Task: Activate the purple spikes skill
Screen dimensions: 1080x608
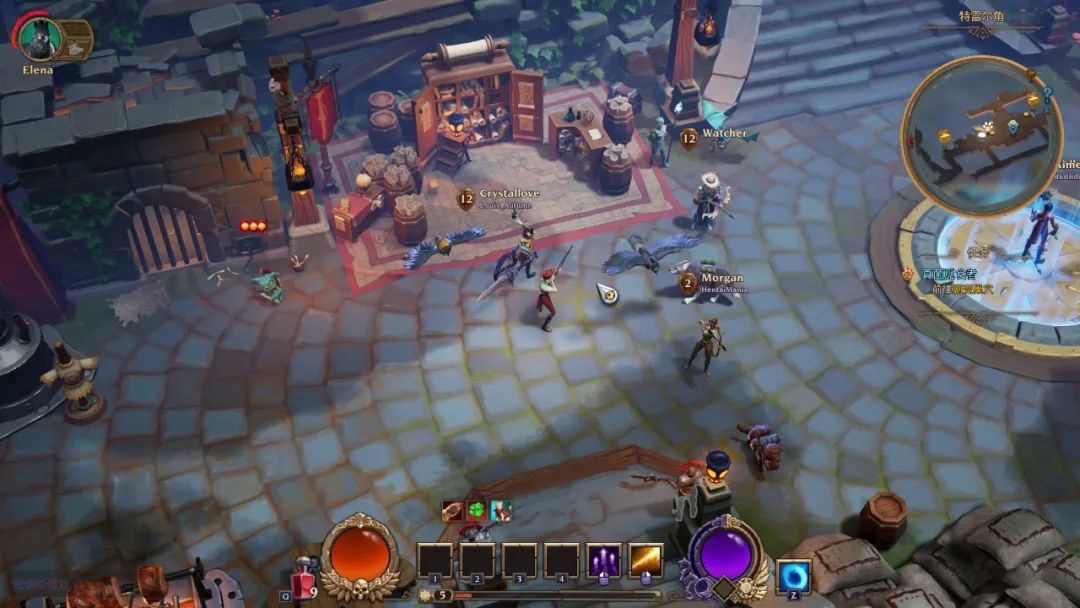Action: click(603, 560)
